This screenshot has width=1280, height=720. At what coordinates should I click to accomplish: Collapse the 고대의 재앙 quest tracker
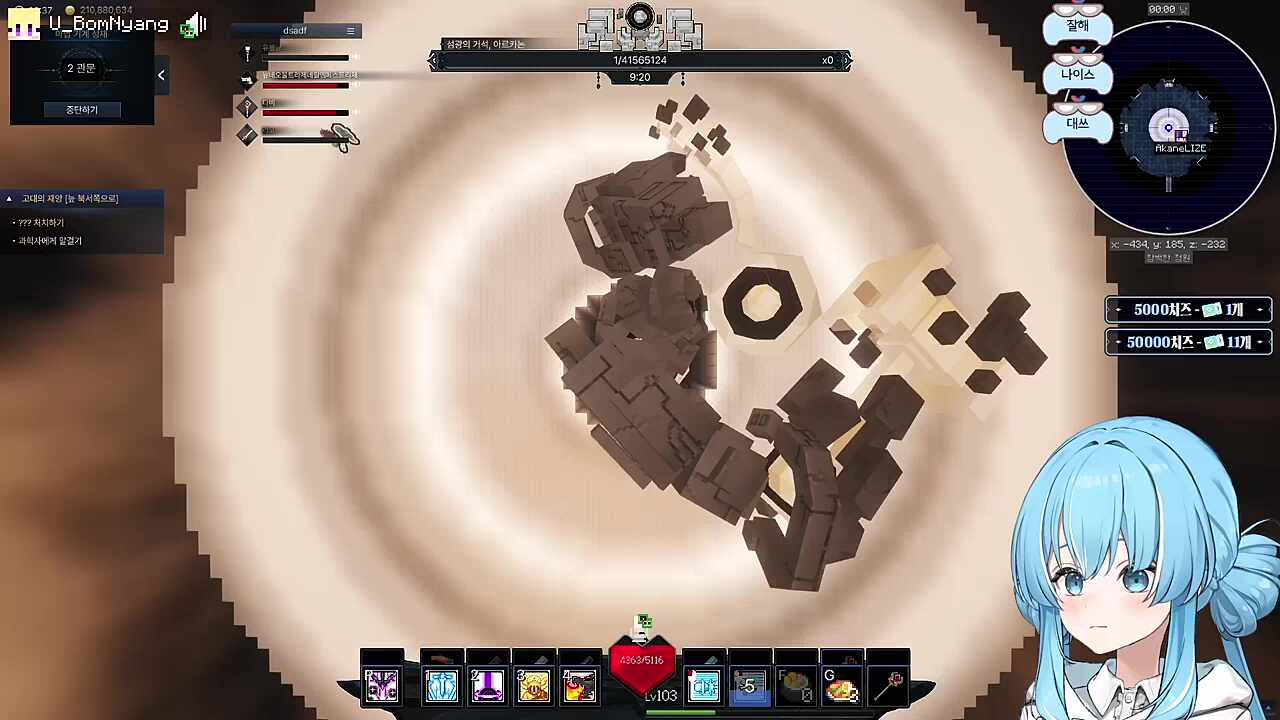pos(9,199)
